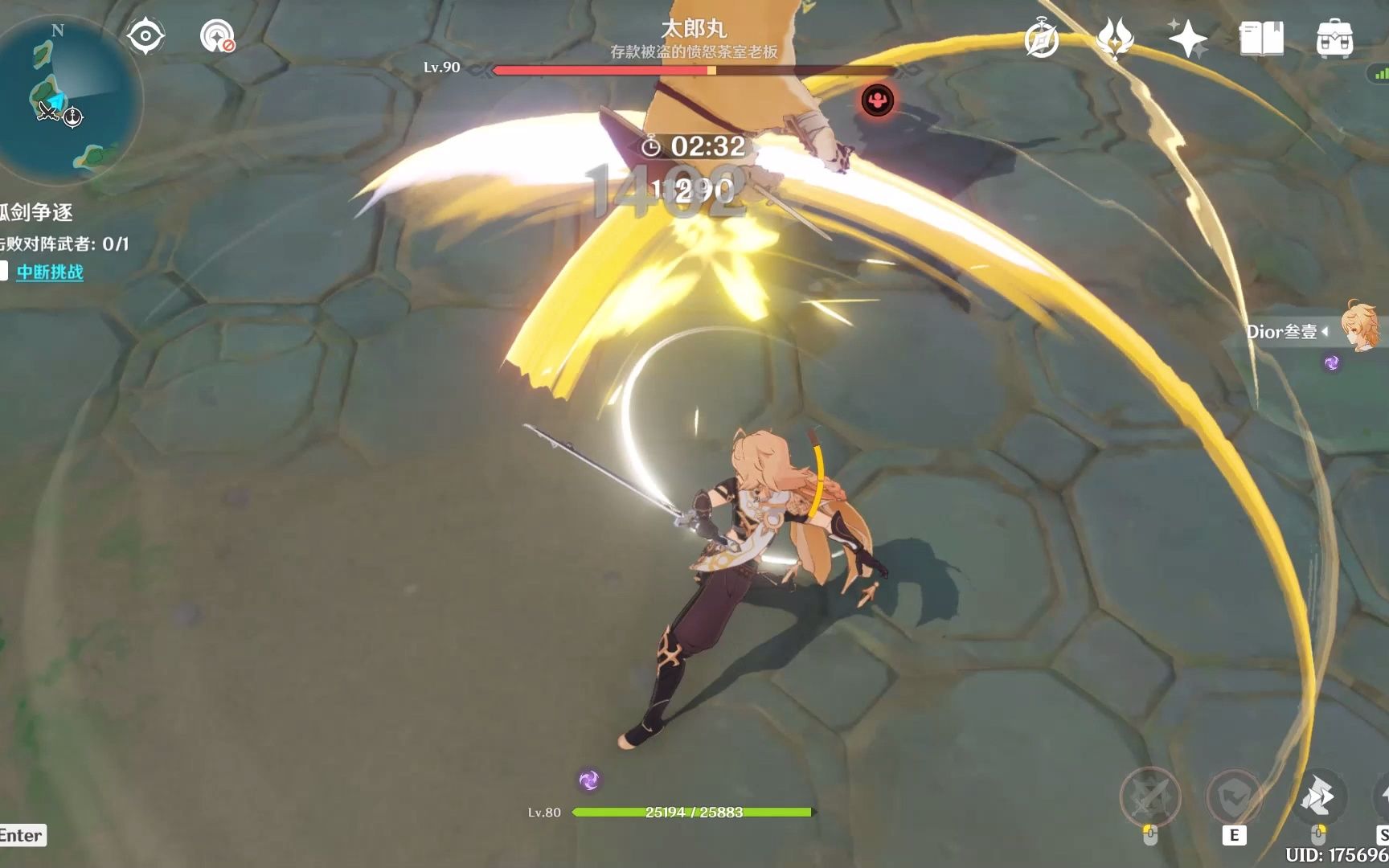1389x868 pixels.
Task: Trigger the sword normal attack button
Action: tap(1150, 796)
